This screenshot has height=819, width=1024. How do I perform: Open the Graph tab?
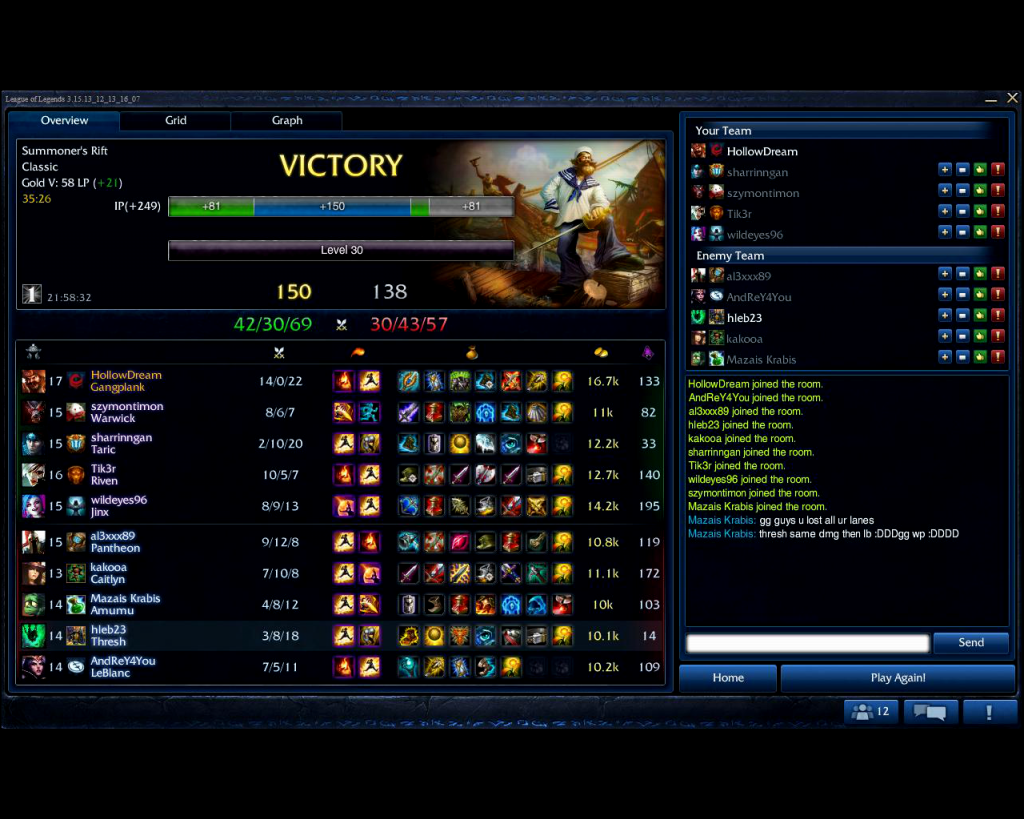click(x=287, y=121)
